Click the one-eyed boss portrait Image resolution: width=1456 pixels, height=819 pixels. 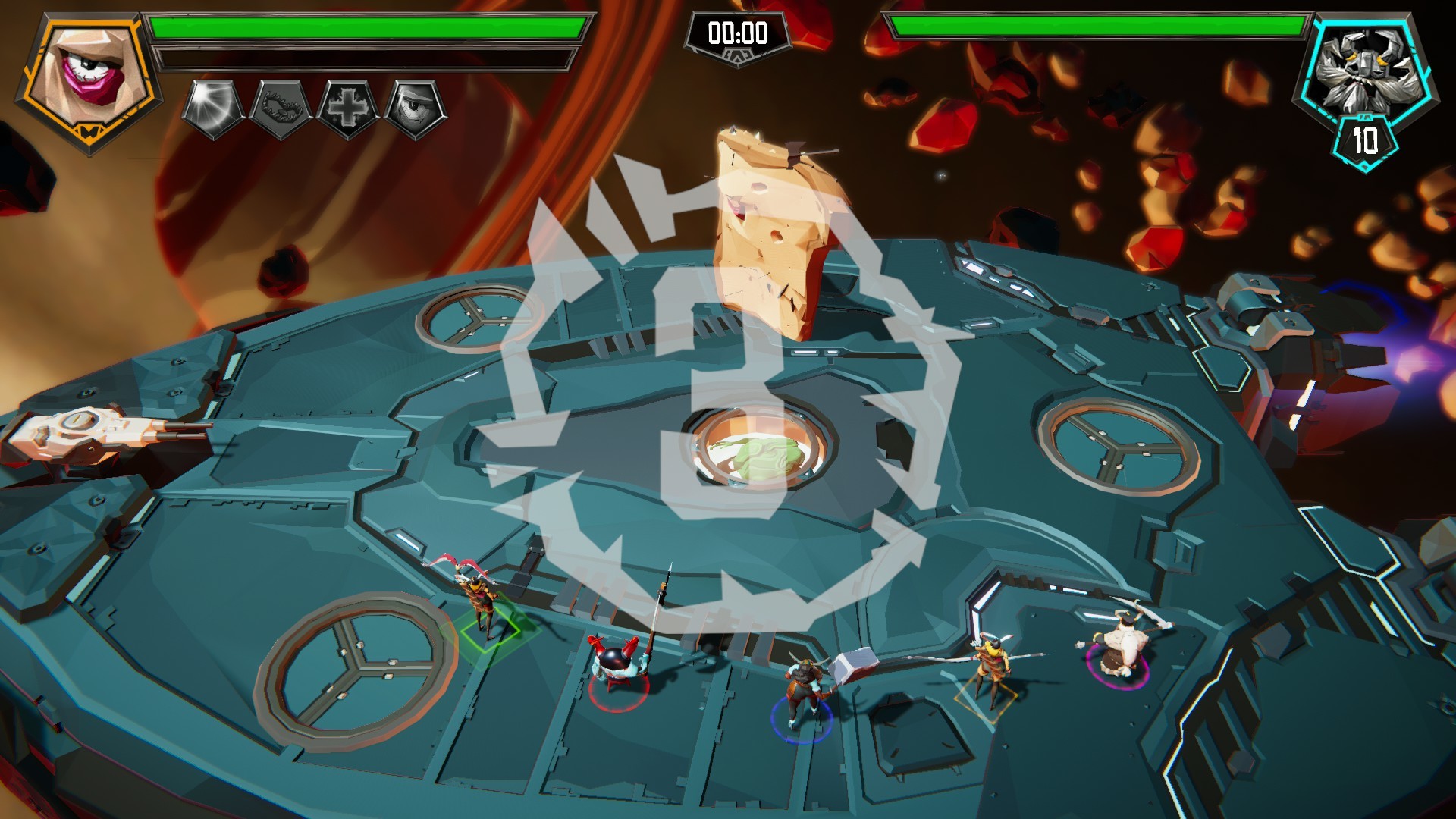click(89, 78)
